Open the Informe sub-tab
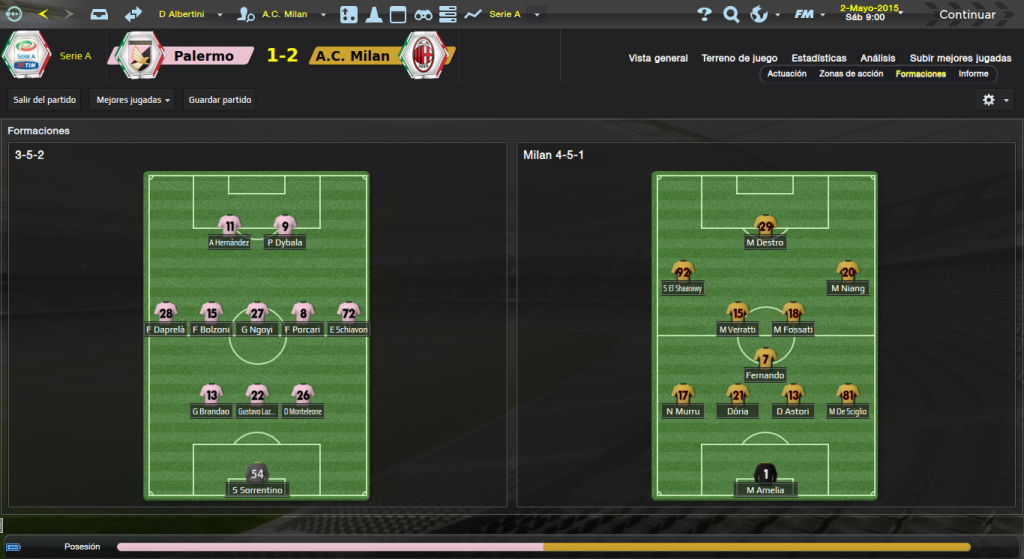This screenshot has height=559, width=1024. click(973, 74)
